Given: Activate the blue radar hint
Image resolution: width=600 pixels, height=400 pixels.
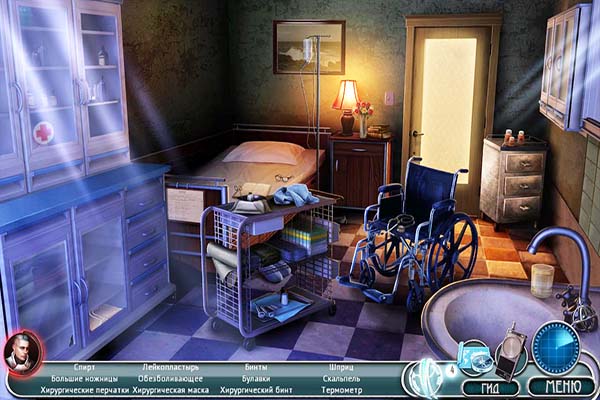Looking at the screenshot, I should click(556, 348).
